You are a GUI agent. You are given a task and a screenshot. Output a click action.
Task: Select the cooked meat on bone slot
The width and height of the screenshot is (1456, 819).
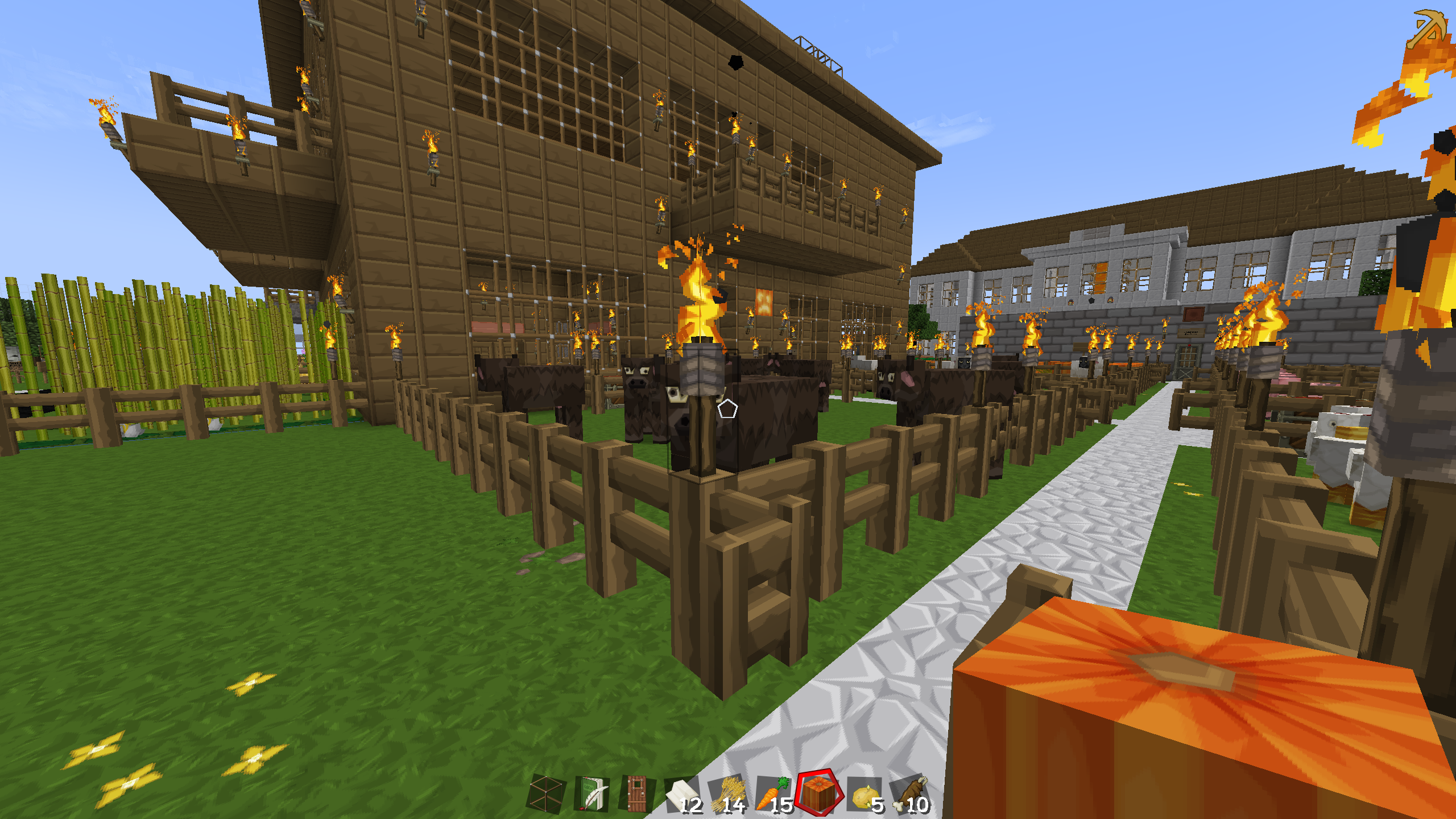[911, 794]
